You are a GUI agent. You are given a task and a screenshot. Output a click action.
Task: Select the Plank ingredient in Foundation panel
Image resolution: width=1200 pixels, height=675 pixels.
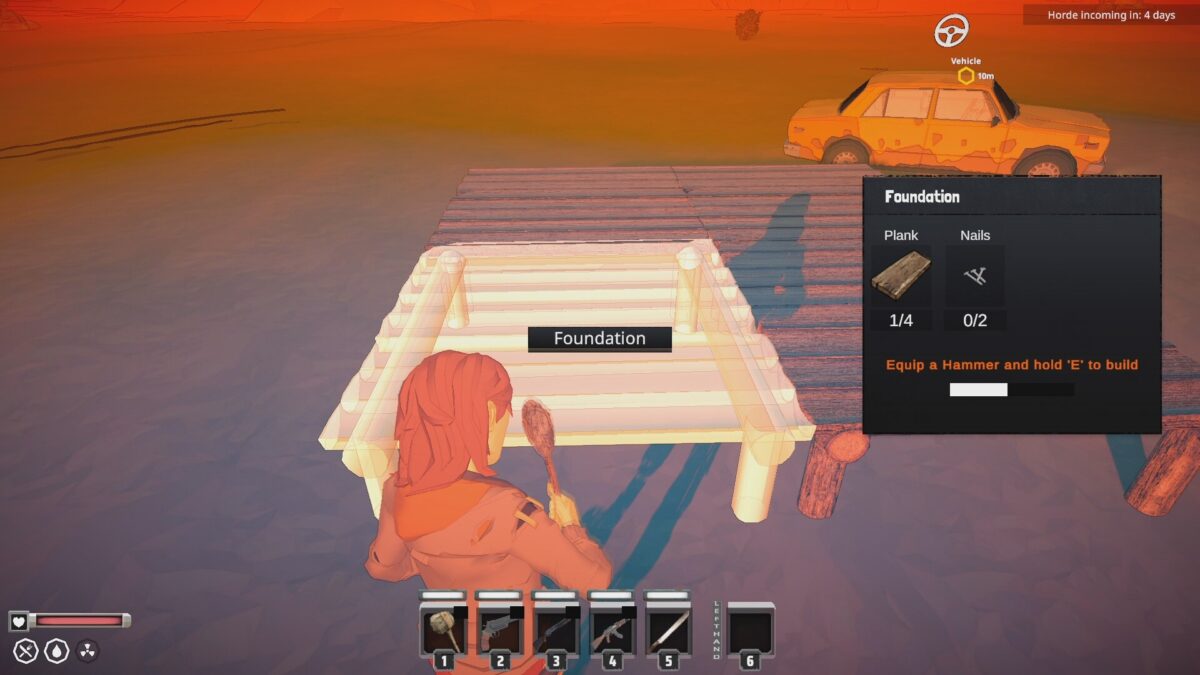point(900,276)
